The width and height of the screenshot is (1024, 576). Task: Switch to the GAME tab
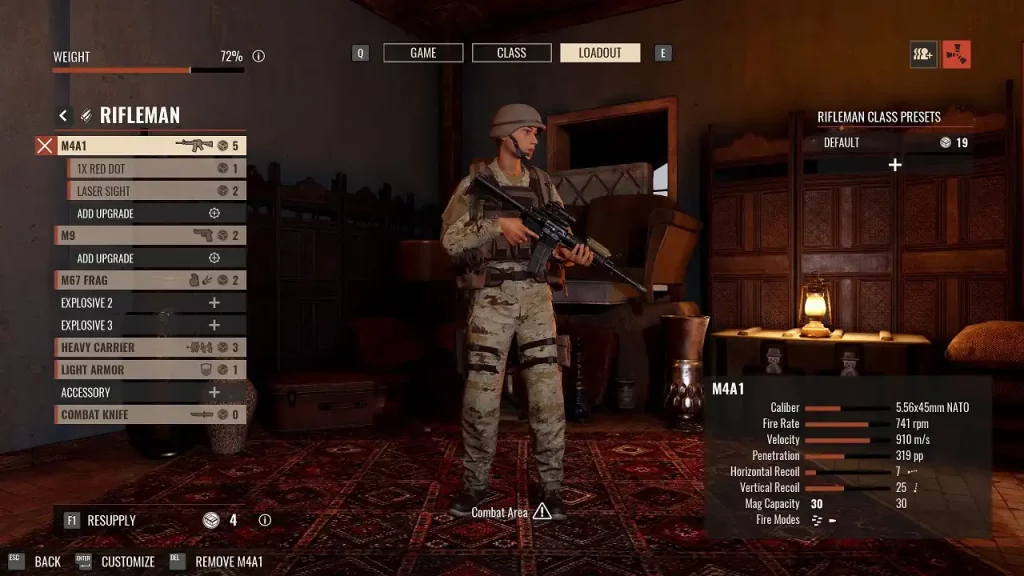tap(423, 53)
